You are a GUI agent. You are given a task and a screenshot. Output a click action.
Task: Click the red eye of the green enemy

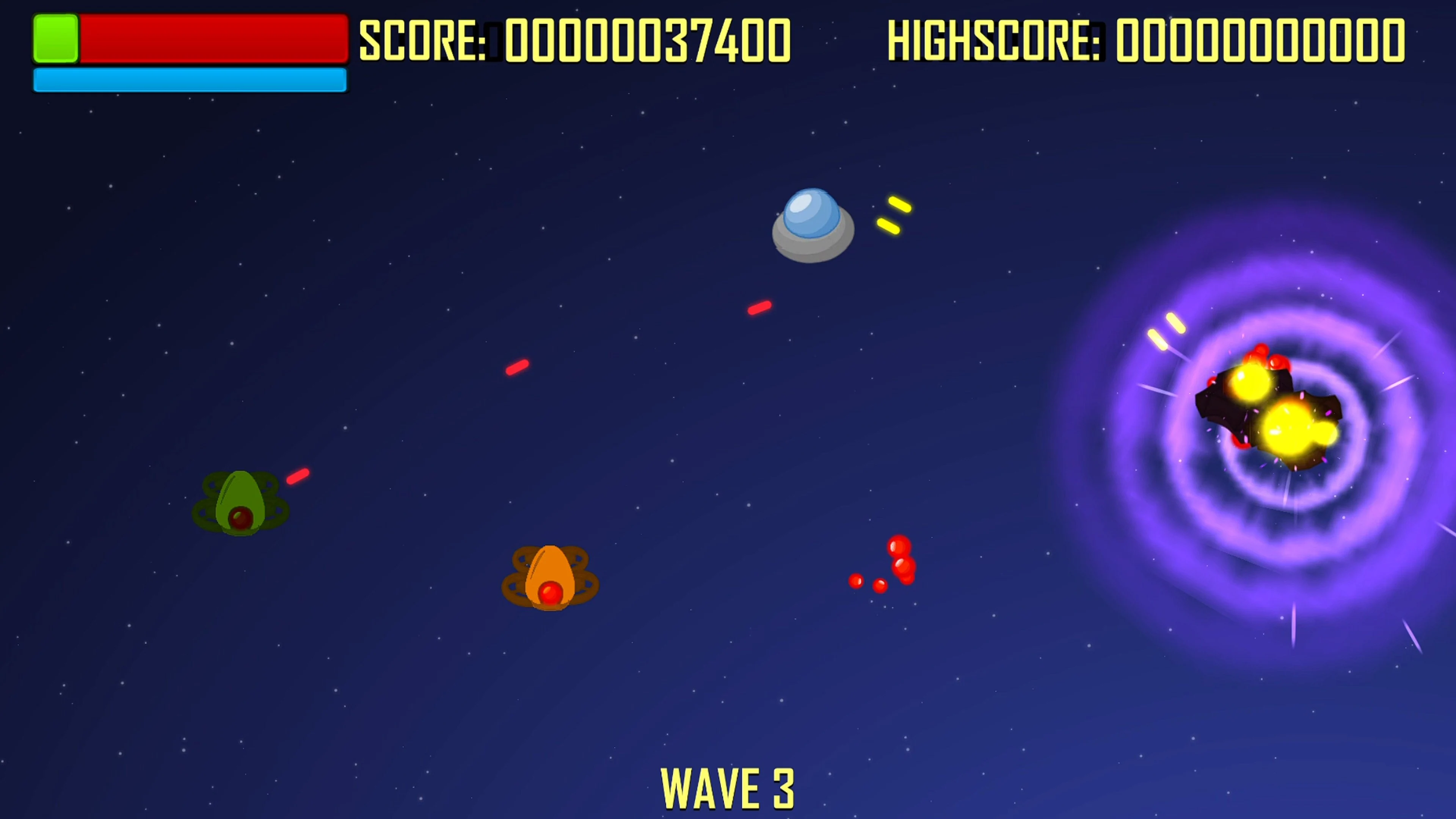click(240, 516)
